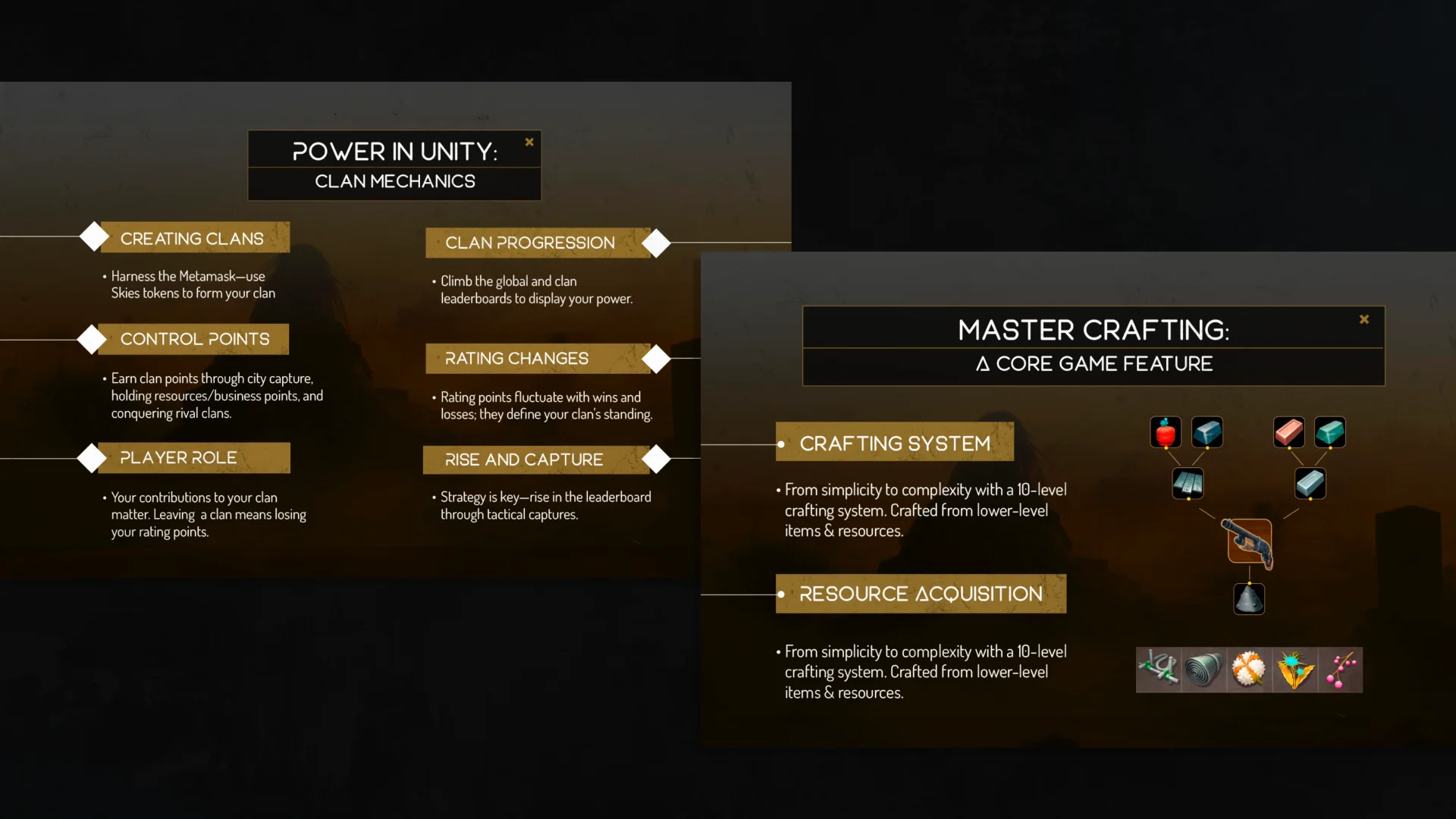Toggle the bullet dot beside CRAFTING SYSTEM

point(782,443)
